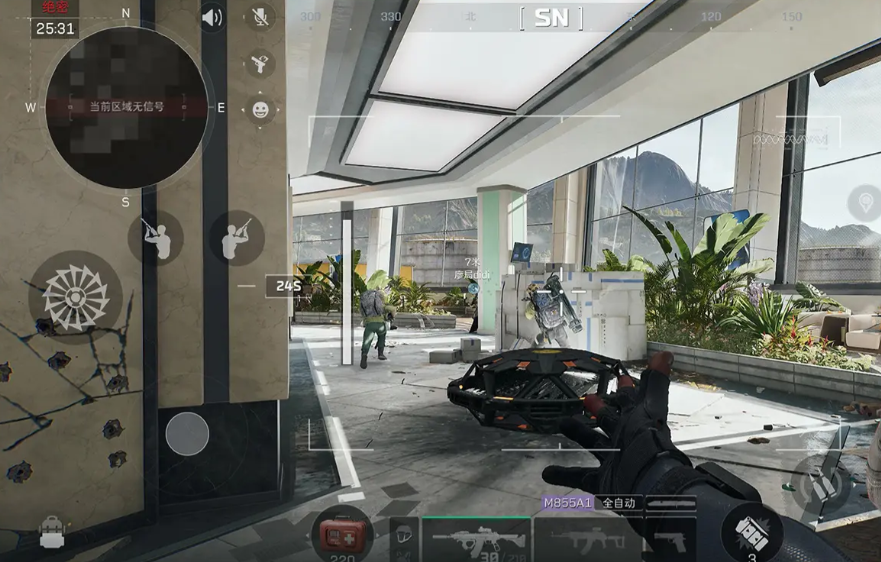Tap the pistol hand gesture icon

(x=260, y=64)
